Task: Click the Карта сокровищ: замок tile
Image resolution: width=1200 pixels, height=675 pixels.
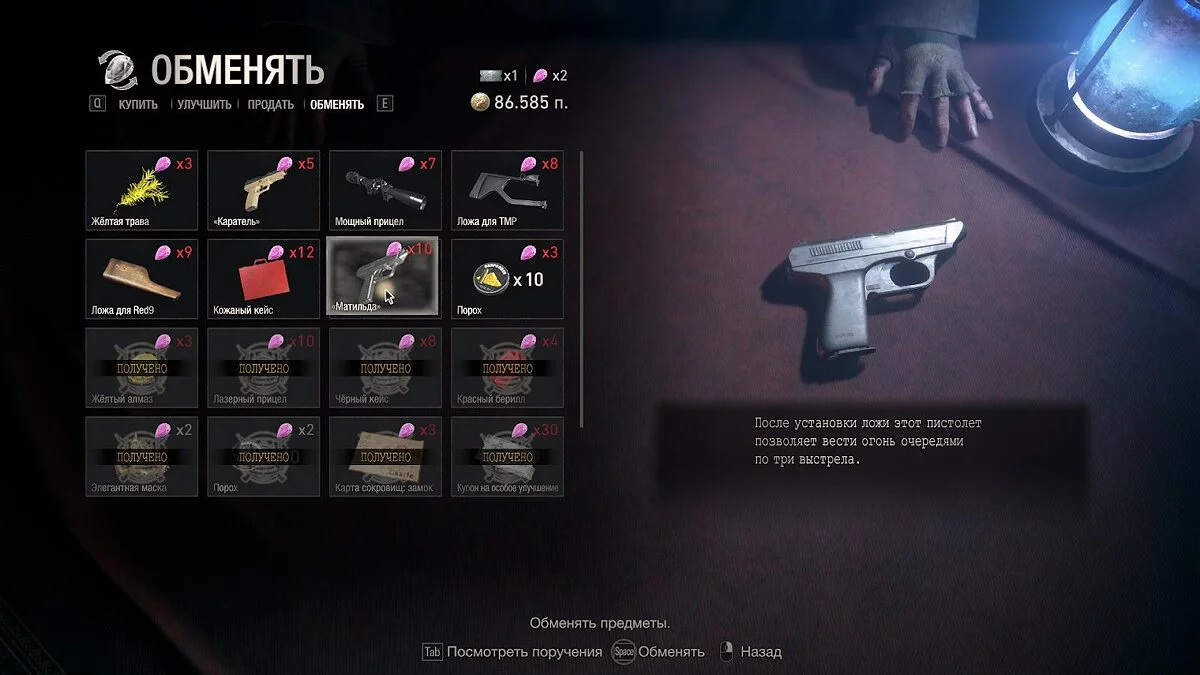Action: (x=385, y=456)
